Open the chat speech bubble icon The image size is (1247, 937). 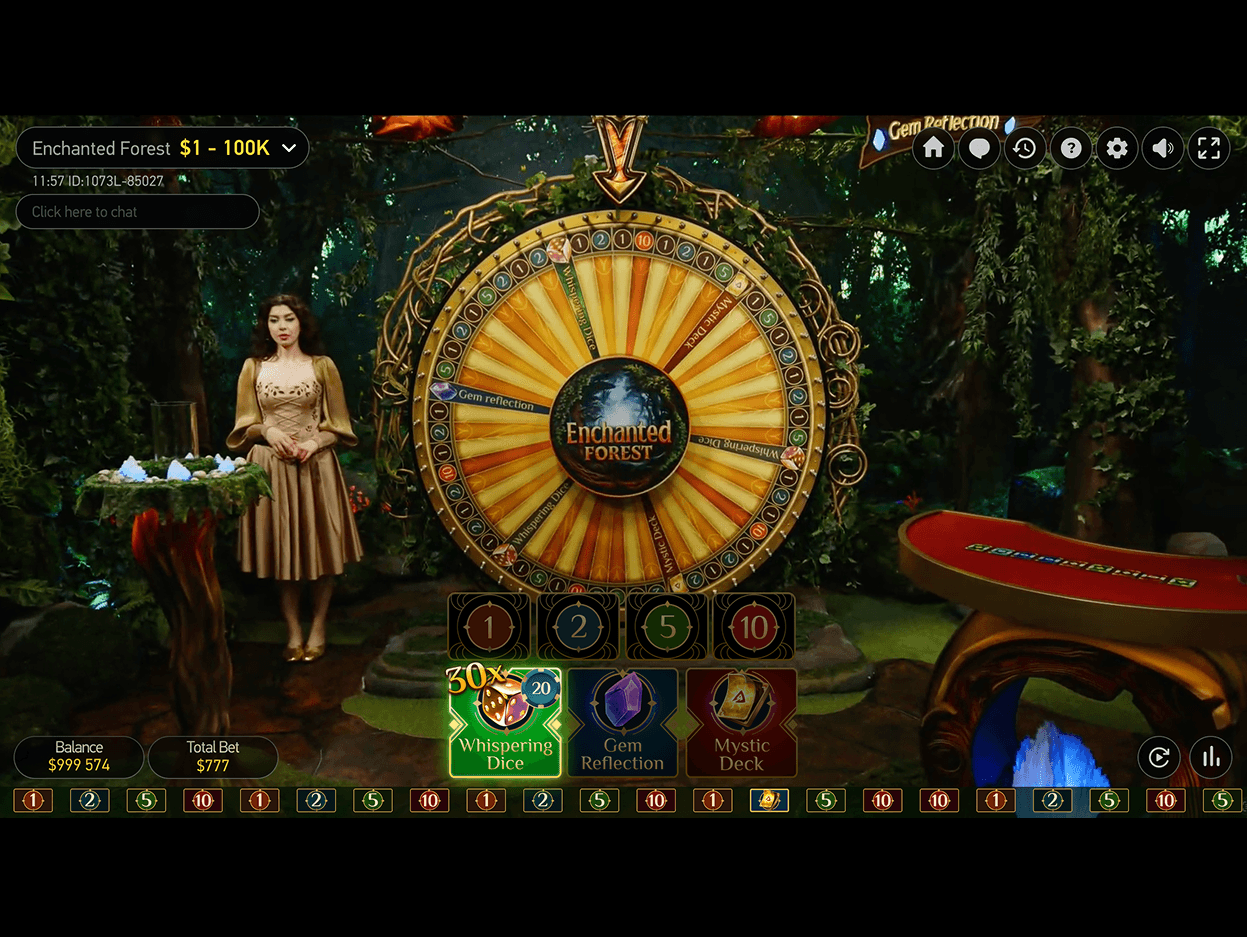[x=979, y=149]
